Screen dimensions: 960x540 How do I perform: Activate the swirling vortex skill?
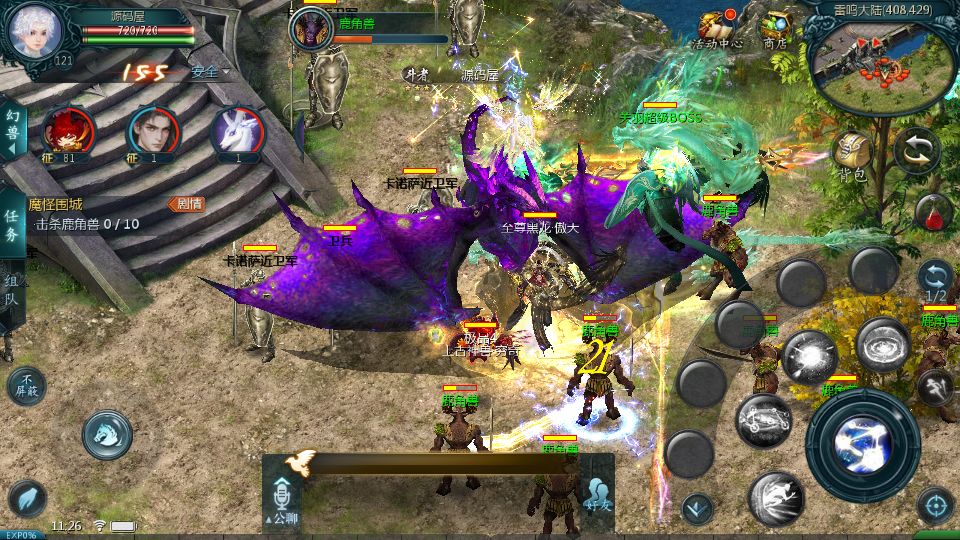point(882,345)
